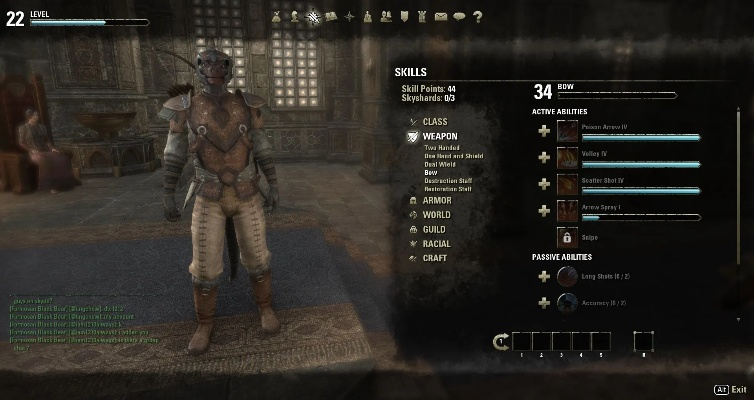Expand the Class skill category
Image resolution: width=754 pixels, height=400 pixels.
pyautogui.click(x=435, y=121)
